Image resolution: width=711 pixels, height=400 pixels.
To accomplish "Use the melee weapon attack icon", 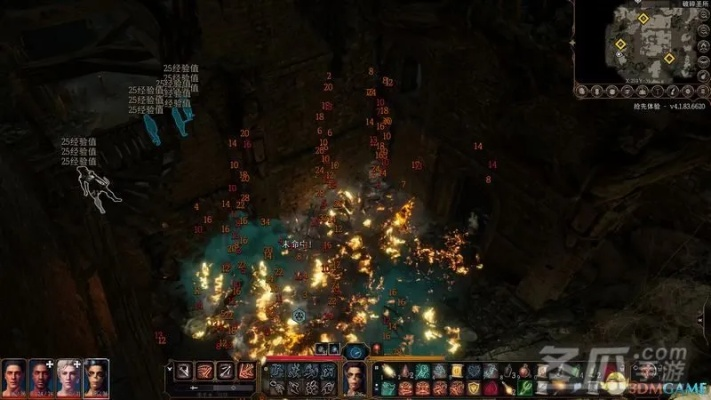I will [183, 372].
